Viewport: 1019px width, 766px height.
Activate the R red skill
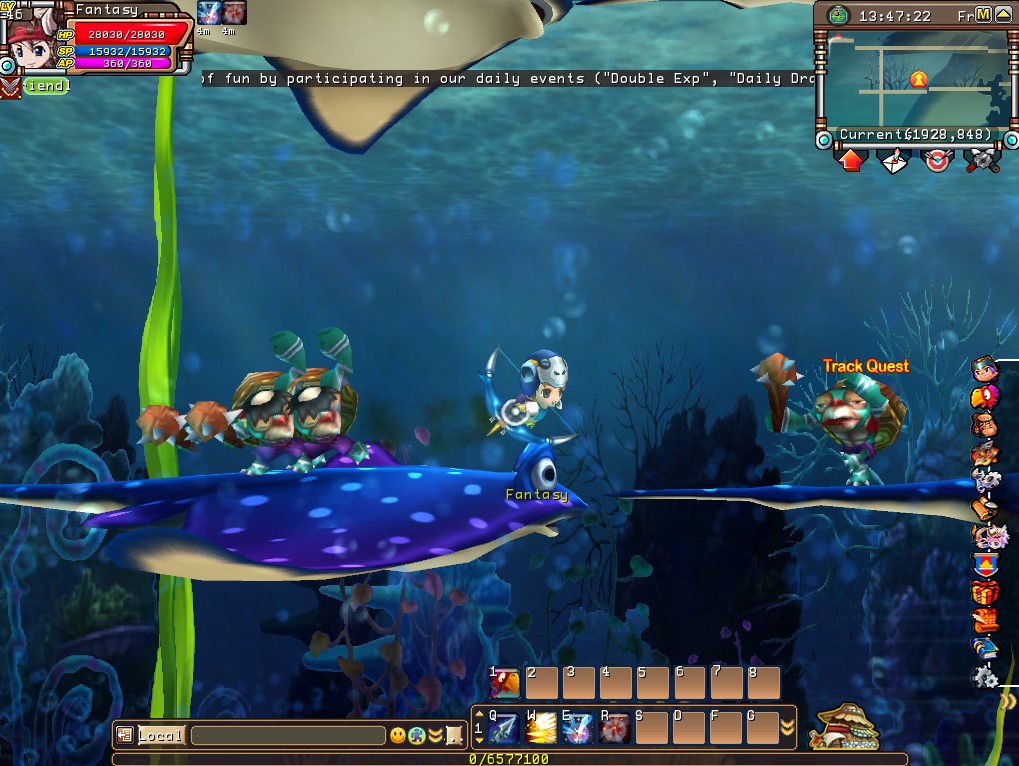[614, 726]
